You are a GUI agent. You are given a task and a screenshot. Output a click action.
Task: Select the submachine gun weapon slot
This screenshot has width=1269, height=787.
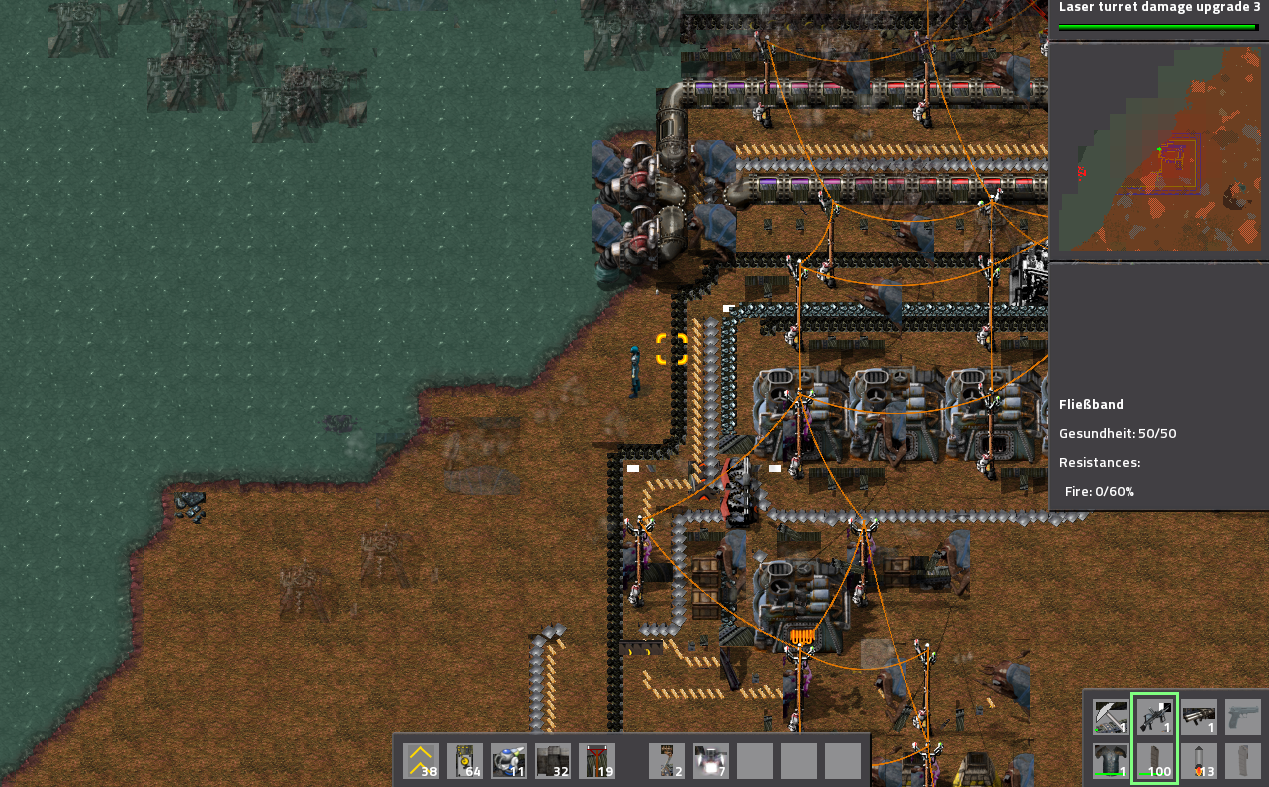[x=1155, y=716]
